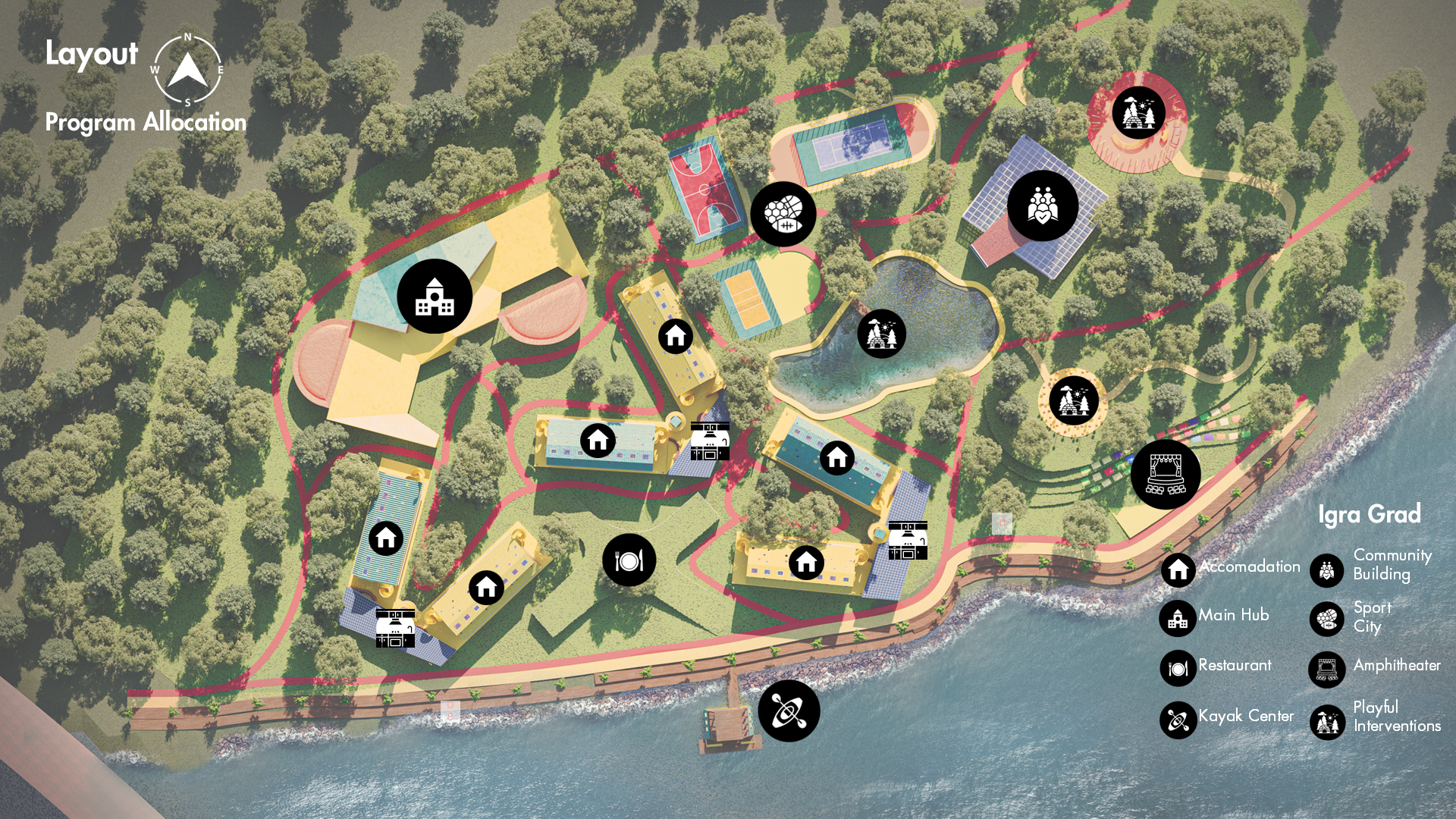Open the large community building map marker

[1043, 206]
